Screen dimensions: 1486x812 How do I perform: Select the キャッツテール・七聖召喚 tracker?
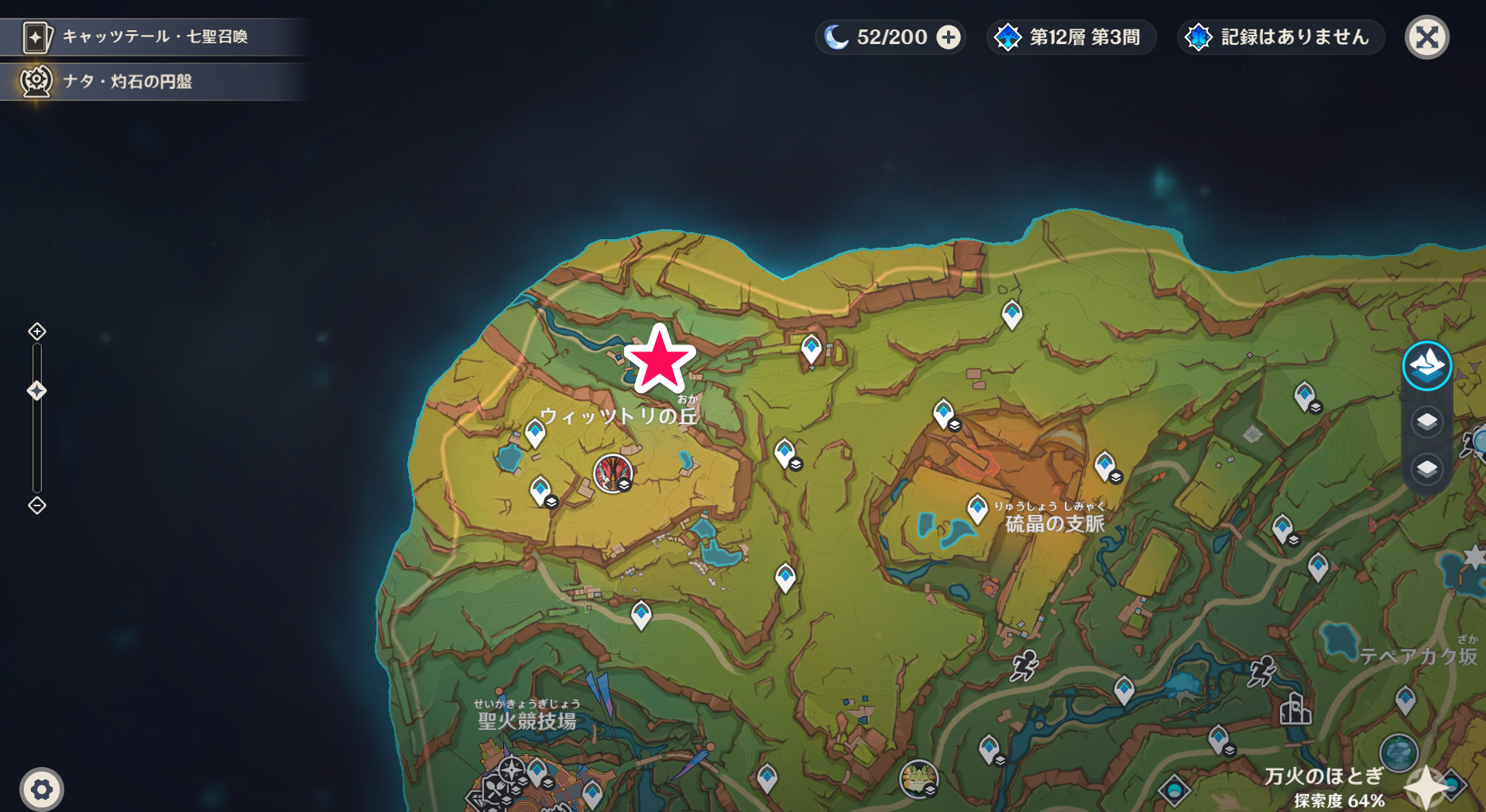[x=153, y=36]
